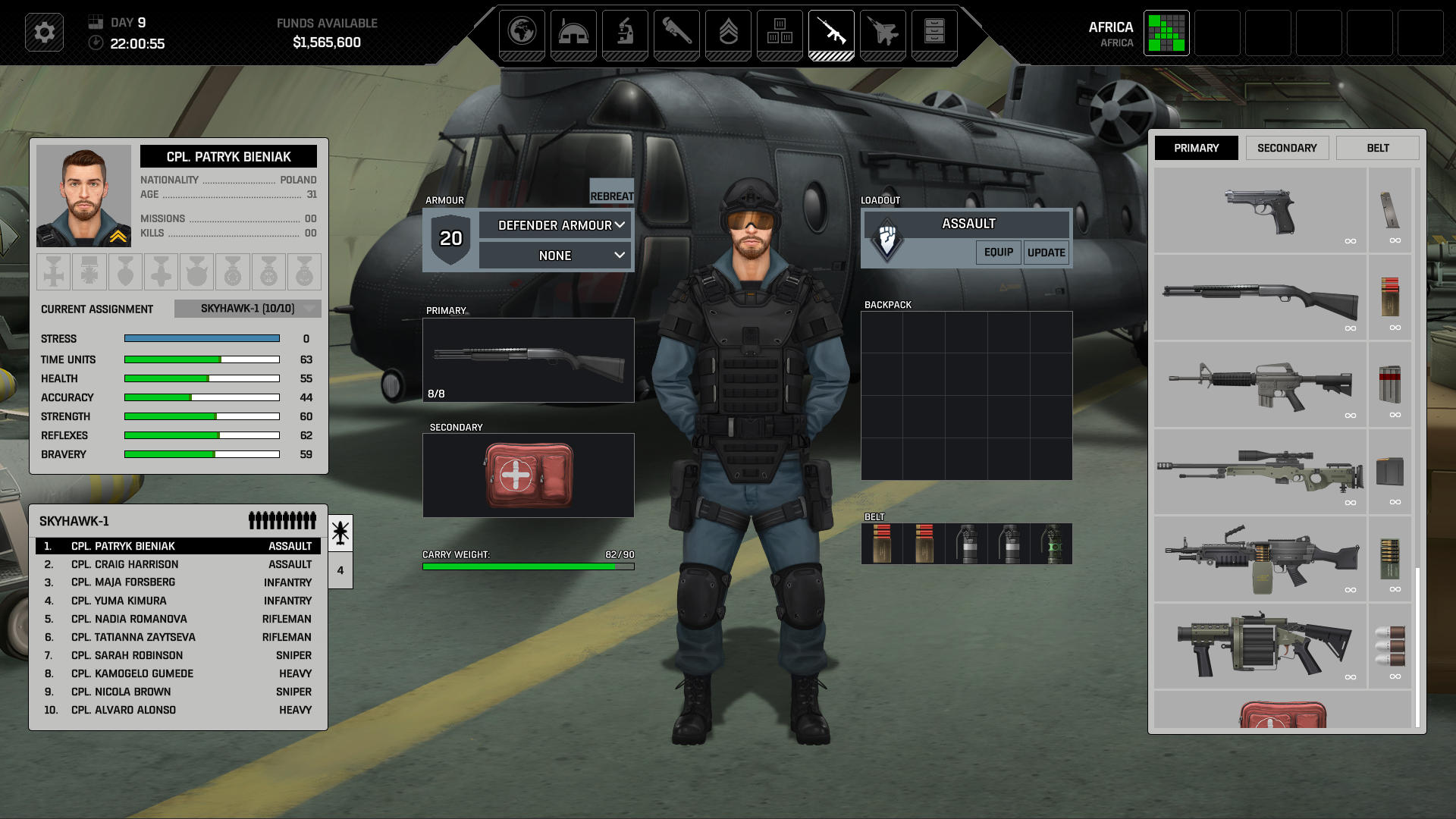Image resolution: width=1456 pixels, height=819 pixels.
Task: View personnel via the rank chevrons icon
Action: (x=729, y=33)
